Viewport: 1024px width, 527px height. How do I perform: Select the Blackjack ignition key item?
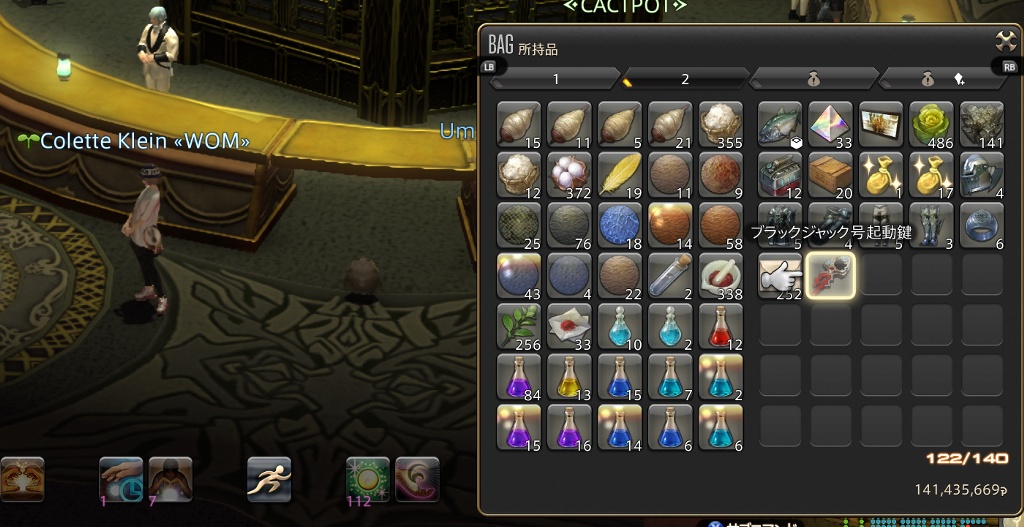point(830,275)
